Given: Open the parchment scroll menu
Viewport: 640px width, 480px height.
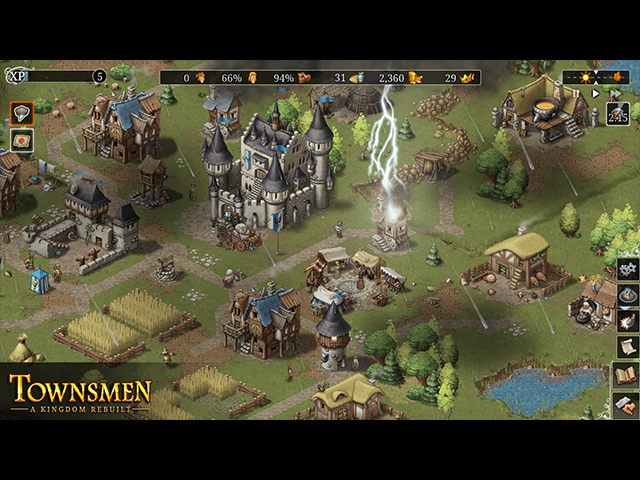Looking at the screenshot, I should coord(628,346).
